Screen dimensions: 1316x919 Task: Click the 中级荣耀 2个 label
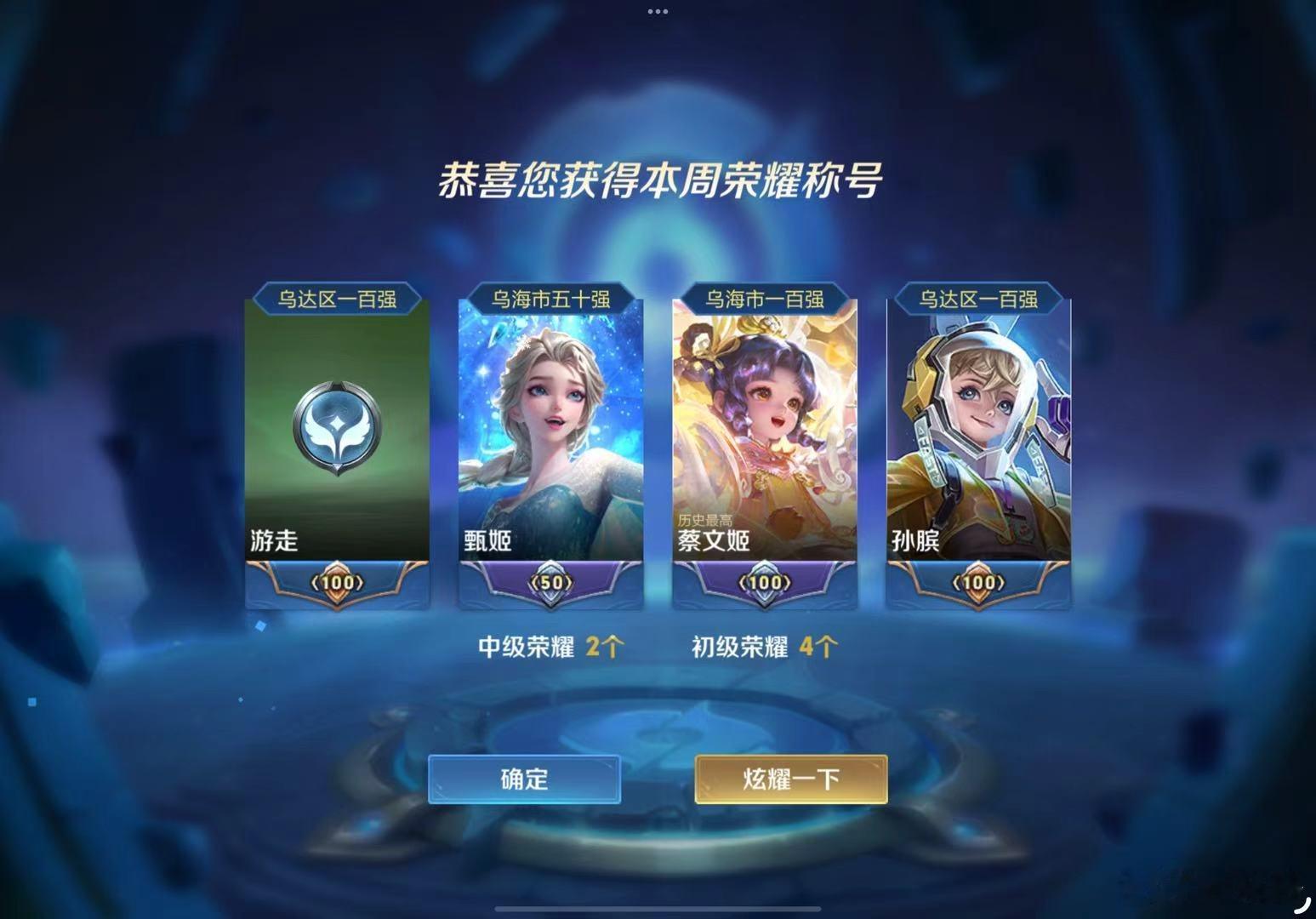[550, 647]
